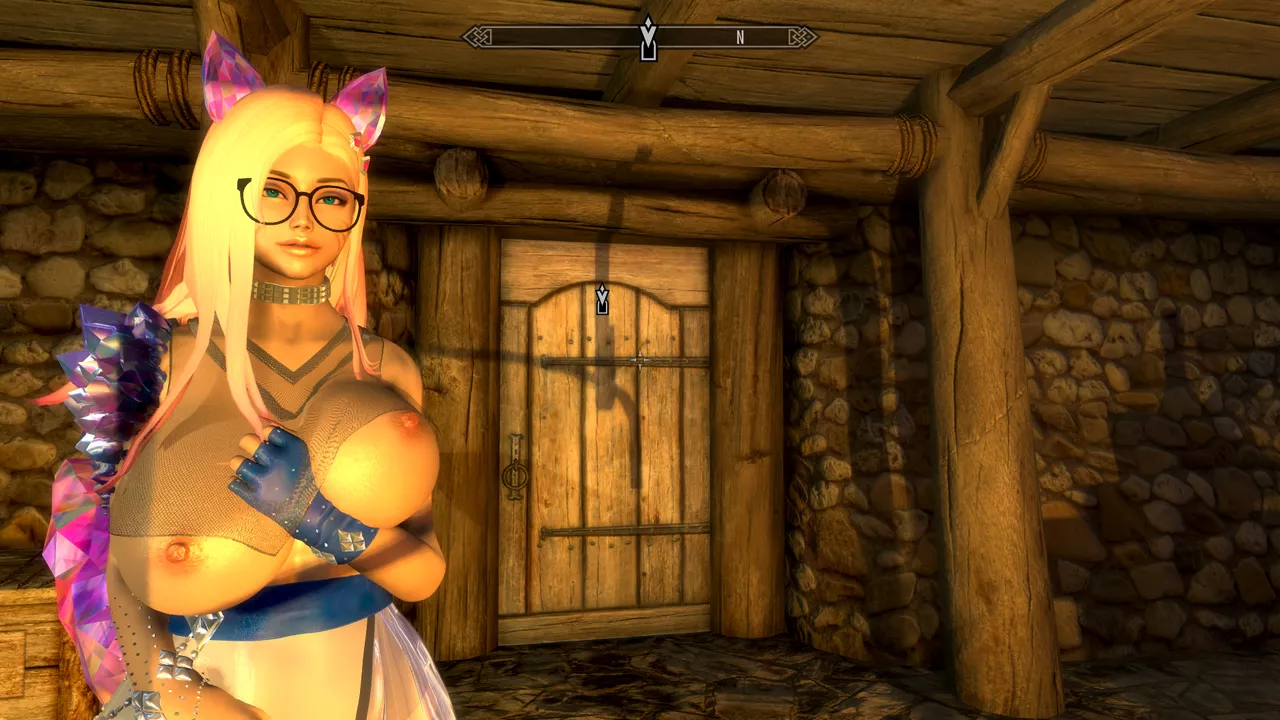Select the North indicator on the compass
This screenshot has height=720, width=1280.
click(740, 38)
